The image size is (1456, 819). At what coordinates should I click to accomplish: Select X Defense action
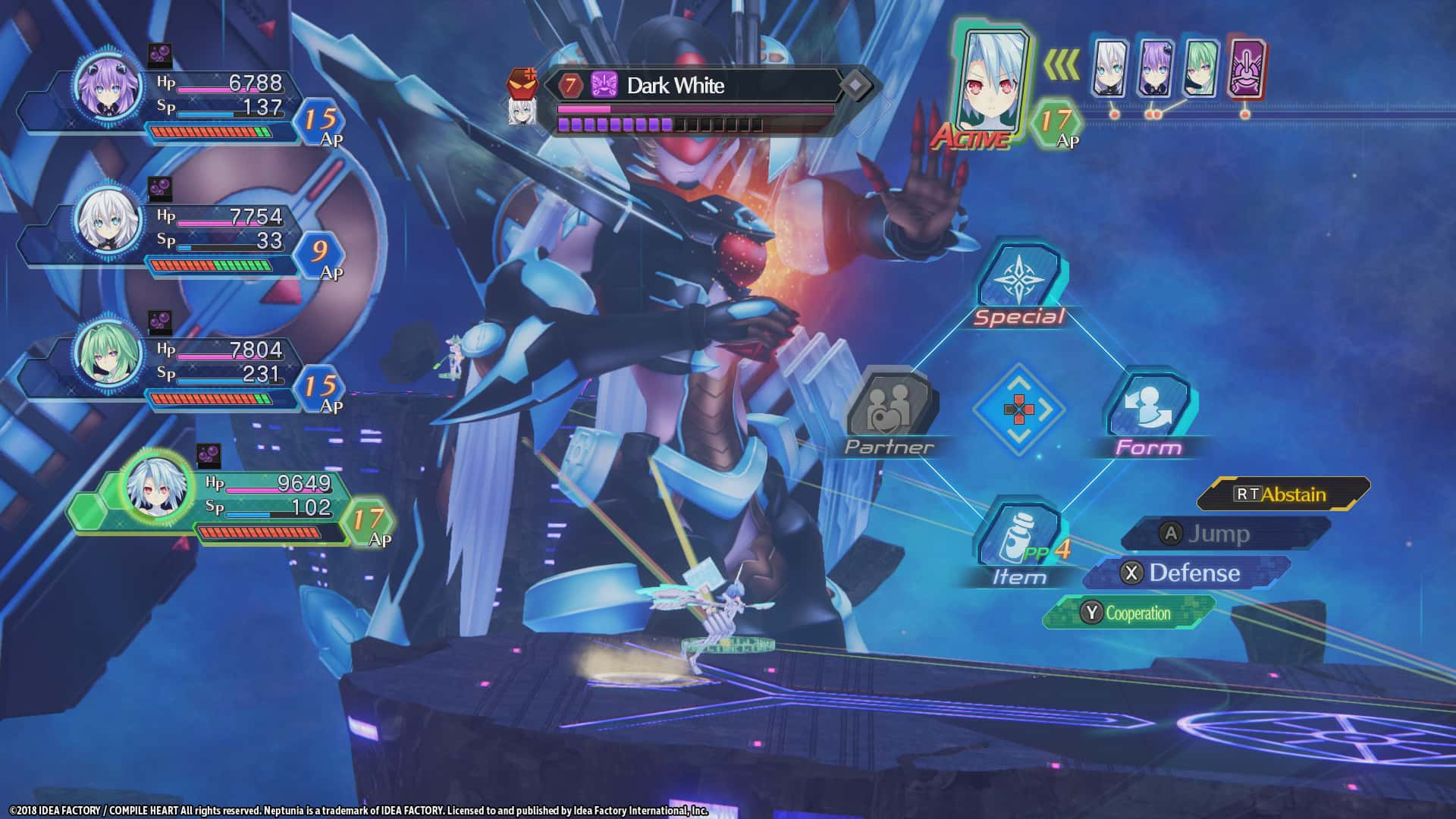pos(1179,574)
